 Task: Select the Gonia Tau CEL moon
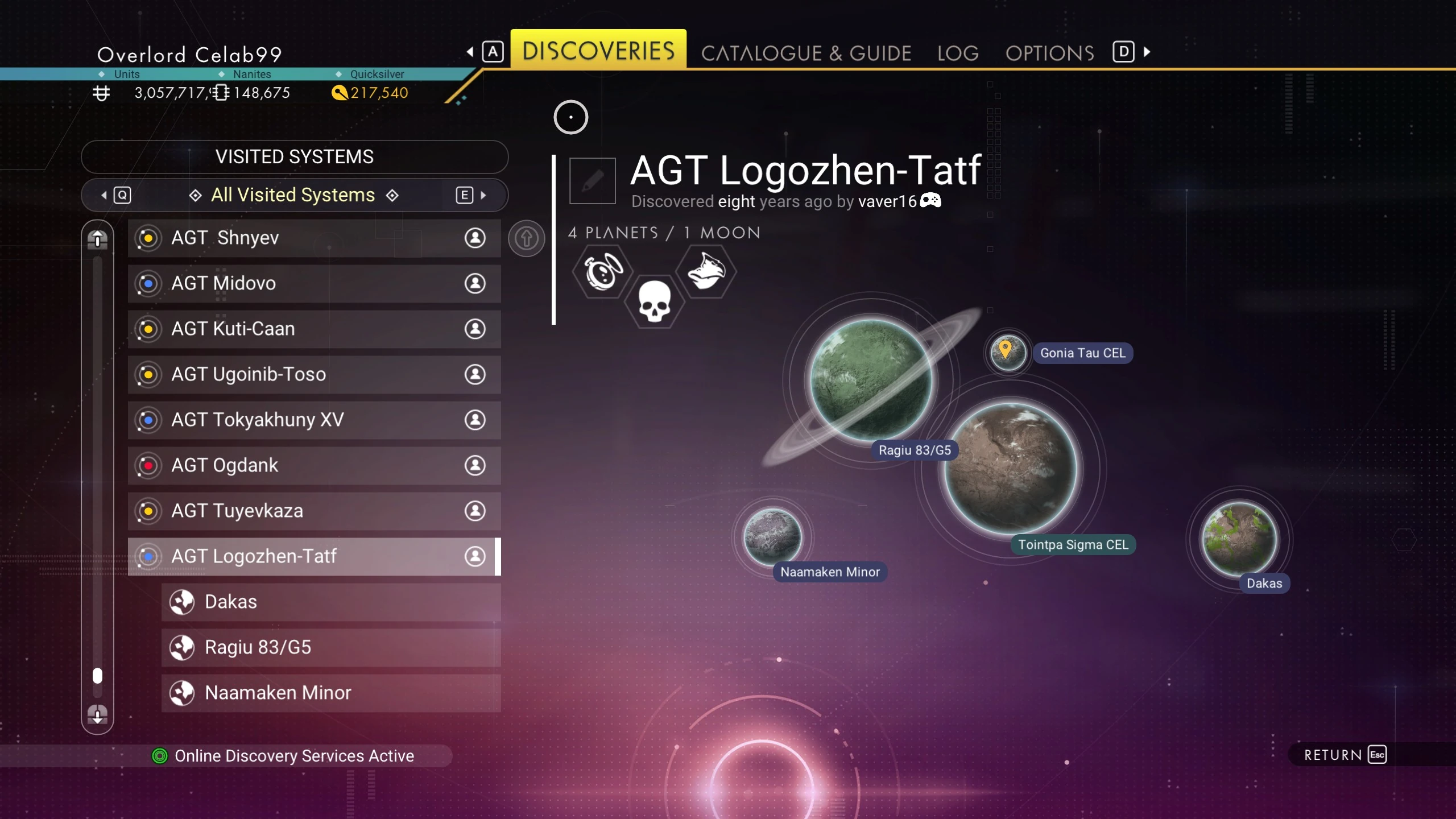[x=1007, y=353]
